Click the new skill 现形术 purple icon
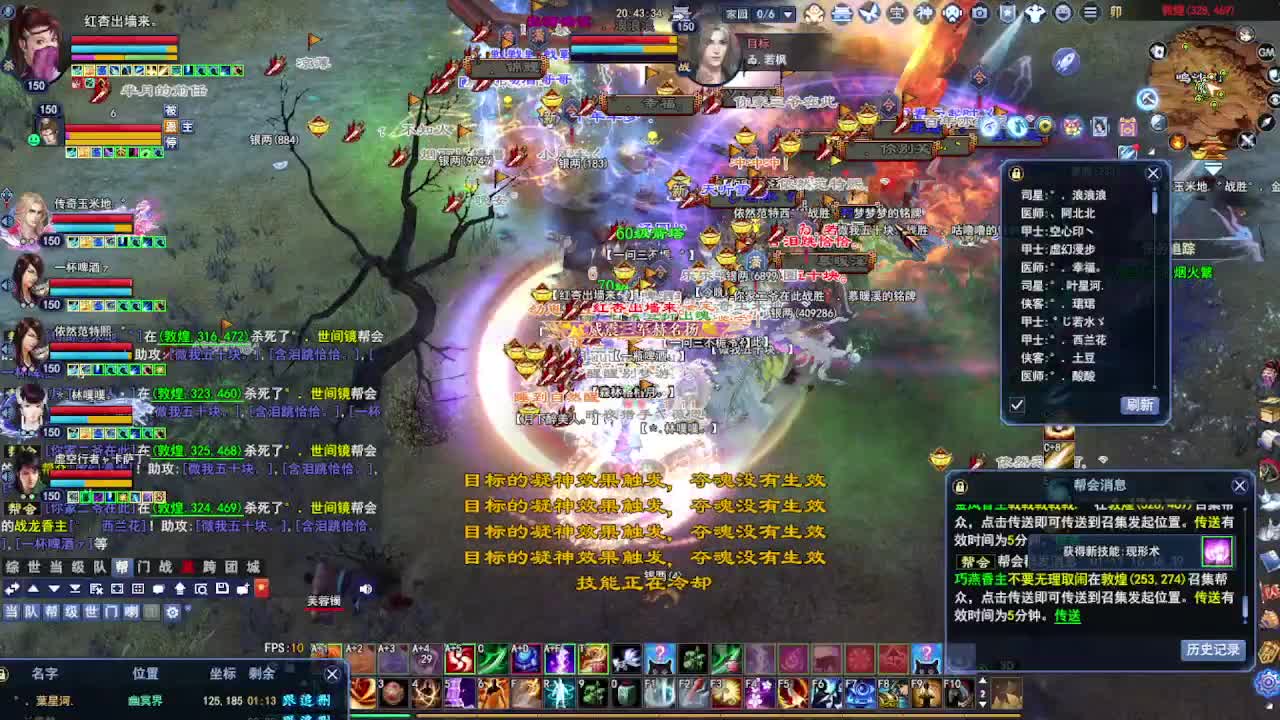 click(x=1217, y=552)
